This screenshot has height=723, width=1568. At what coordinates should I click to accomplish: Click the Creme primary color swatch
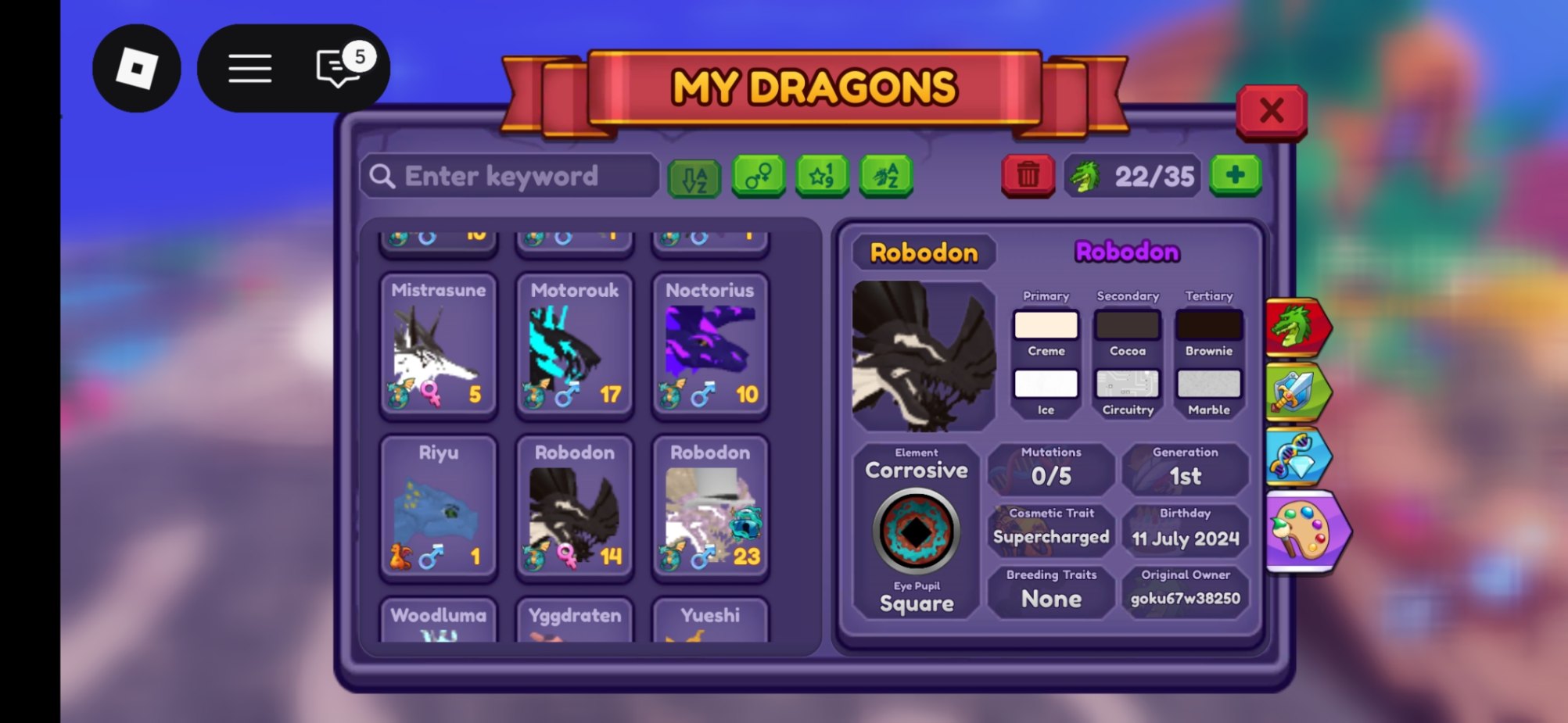(1046, 325)
